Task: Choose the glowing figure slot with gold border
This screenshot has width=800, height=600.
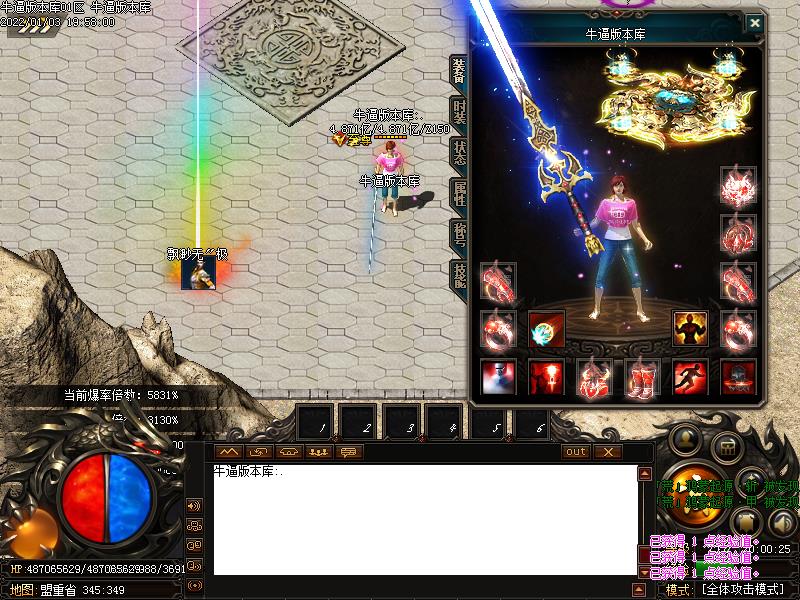Action: click(x=690, y=328)
